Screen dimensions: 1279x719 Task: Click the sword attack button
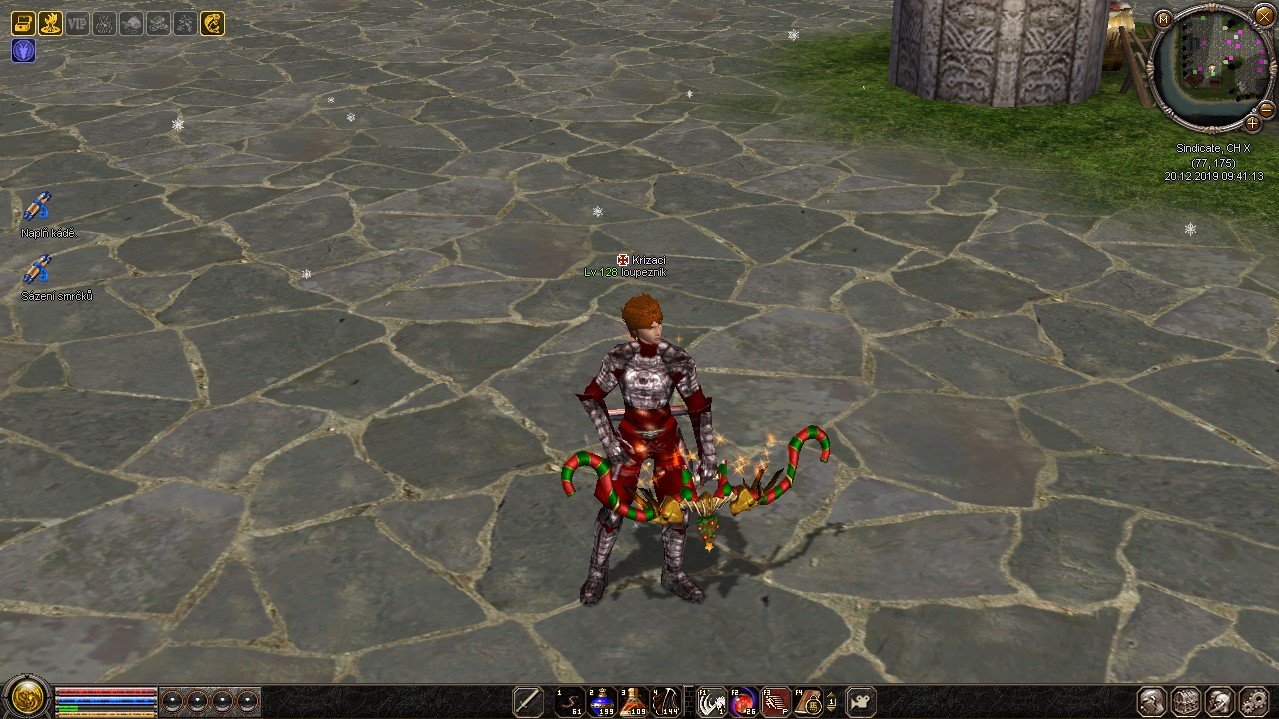click(x=527, y=702)
